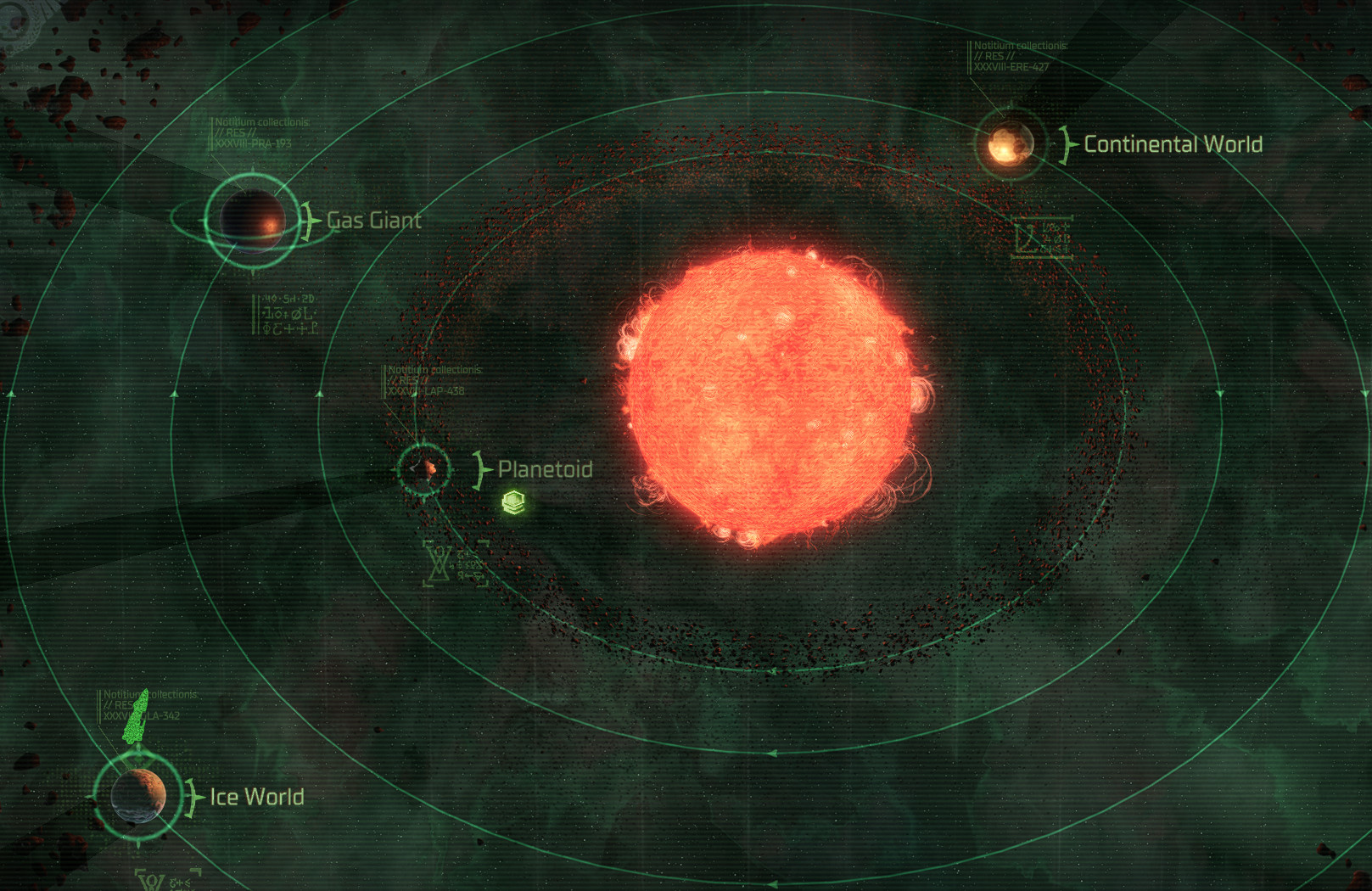Image resolution: width=1372 pixels, height=891 pixels.
Task: Select the Gas Giant planet marker
Action: 252,221
